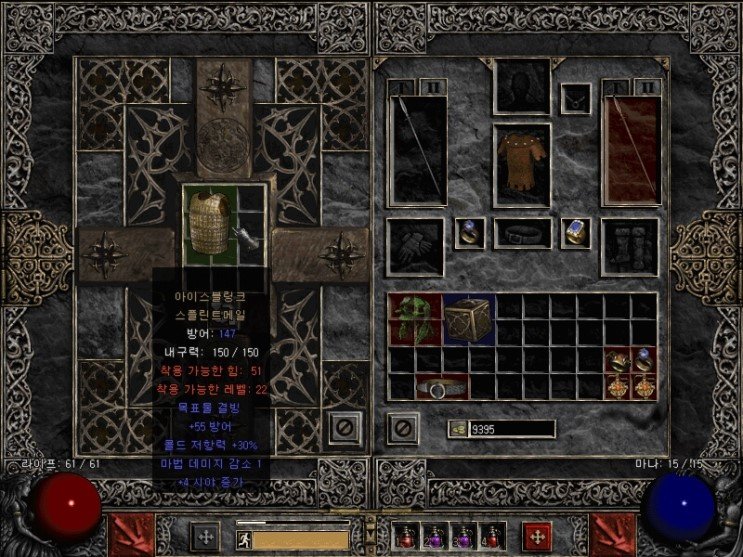
Task: Close the Horadric Cube panel
Action: click(x=343, y=428)
